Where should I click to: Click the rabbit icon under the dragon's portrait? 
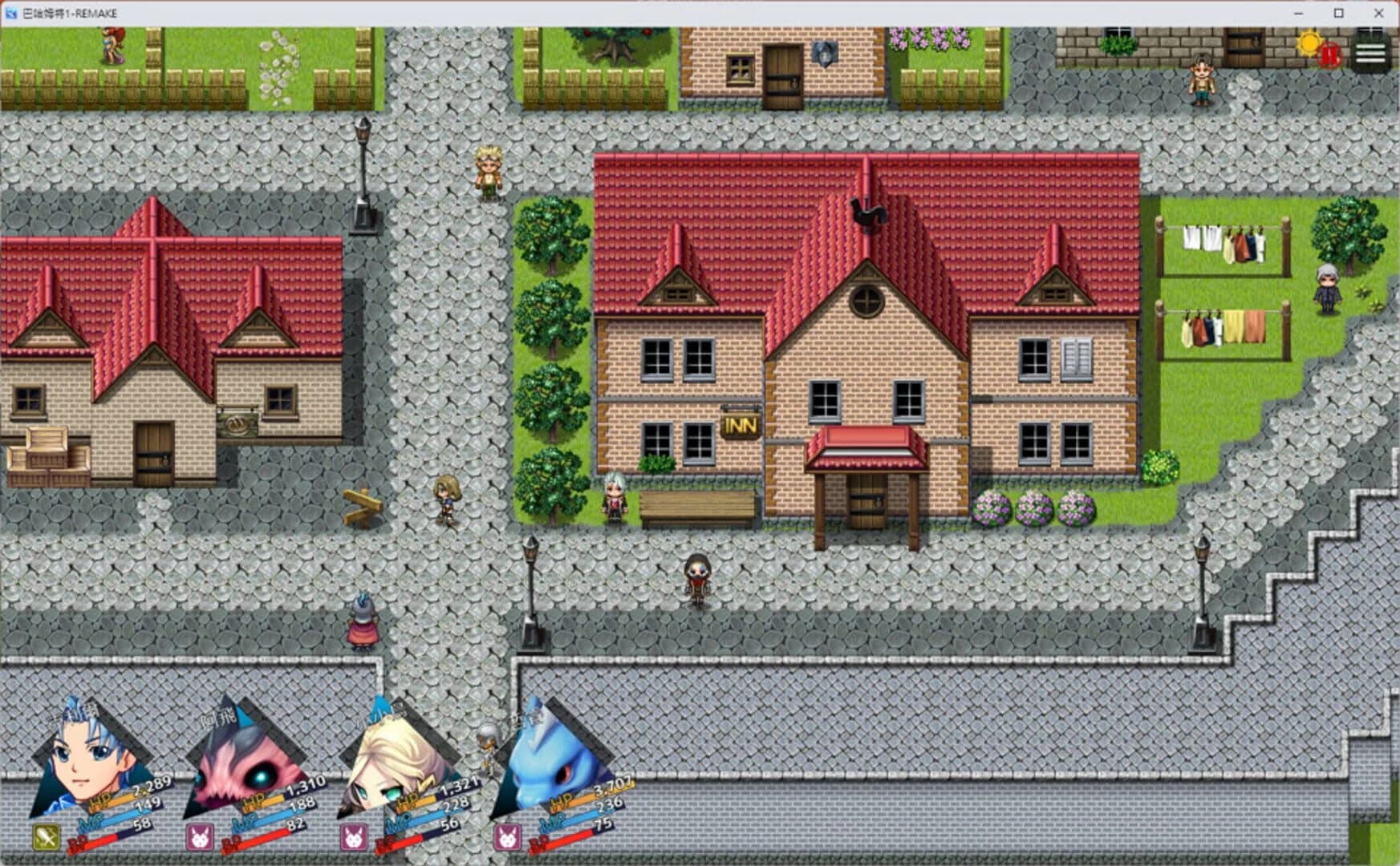pyautogui.click(x=506, y=836)
